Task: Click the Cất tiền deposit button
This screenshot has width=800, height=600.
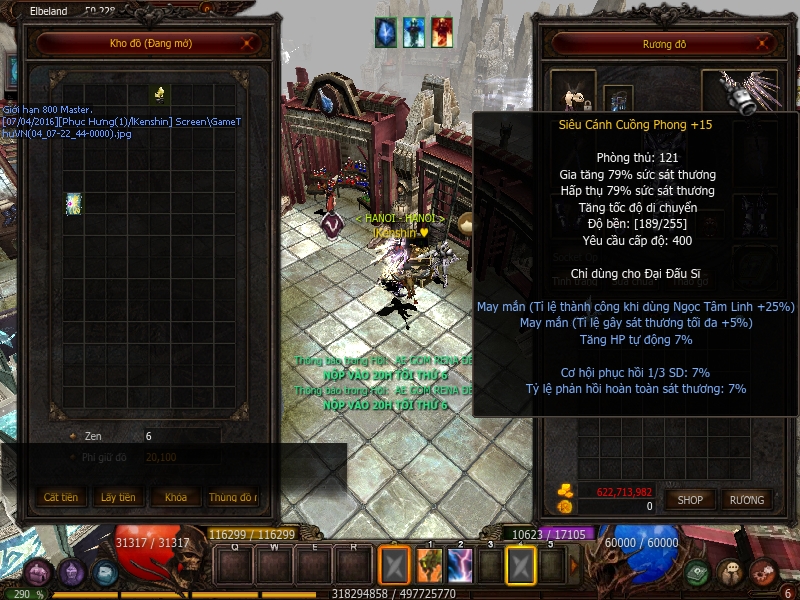Action: [x=61, y=497]
